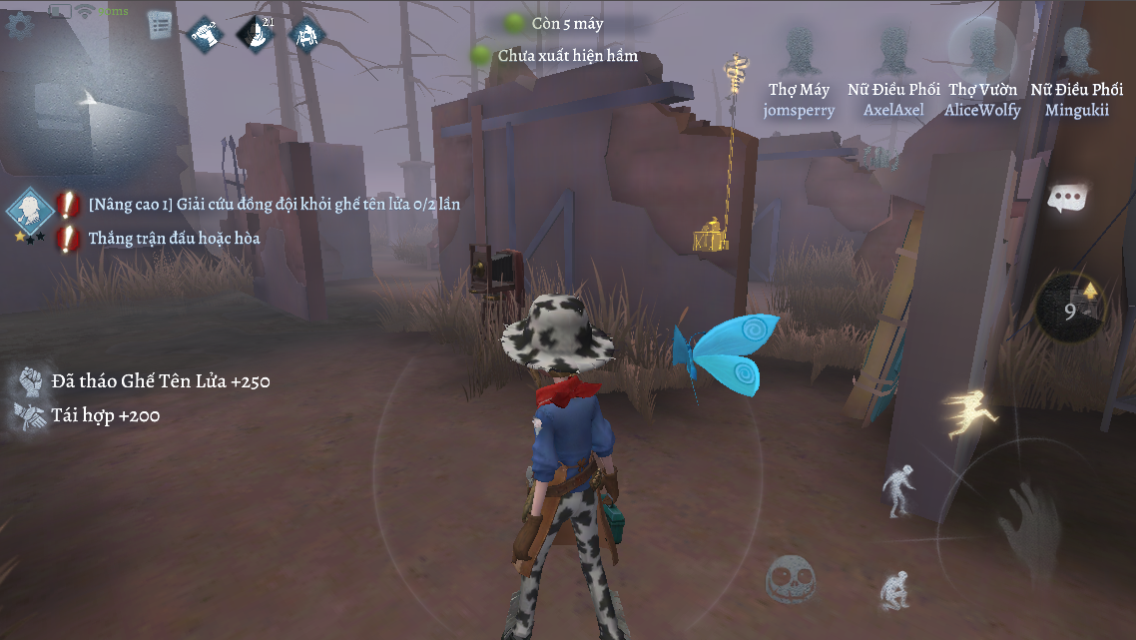Select the wrench-in-fist trait icon
The width and height of the screenshot is (1136, 640).
click(x=205, y=34)
